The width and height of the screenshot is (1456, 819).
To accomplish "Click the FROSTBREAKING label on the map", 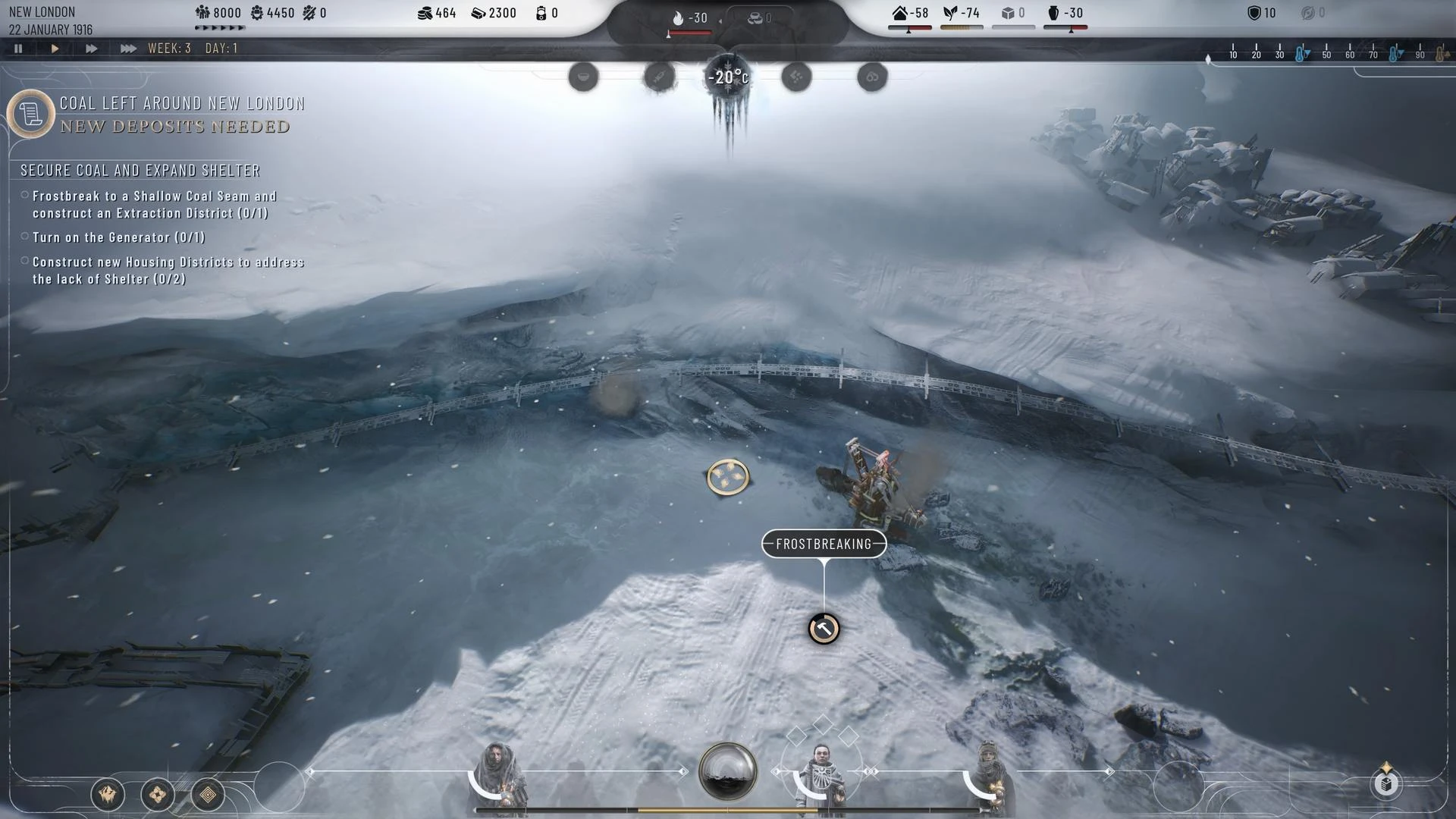I will point(824,544).
